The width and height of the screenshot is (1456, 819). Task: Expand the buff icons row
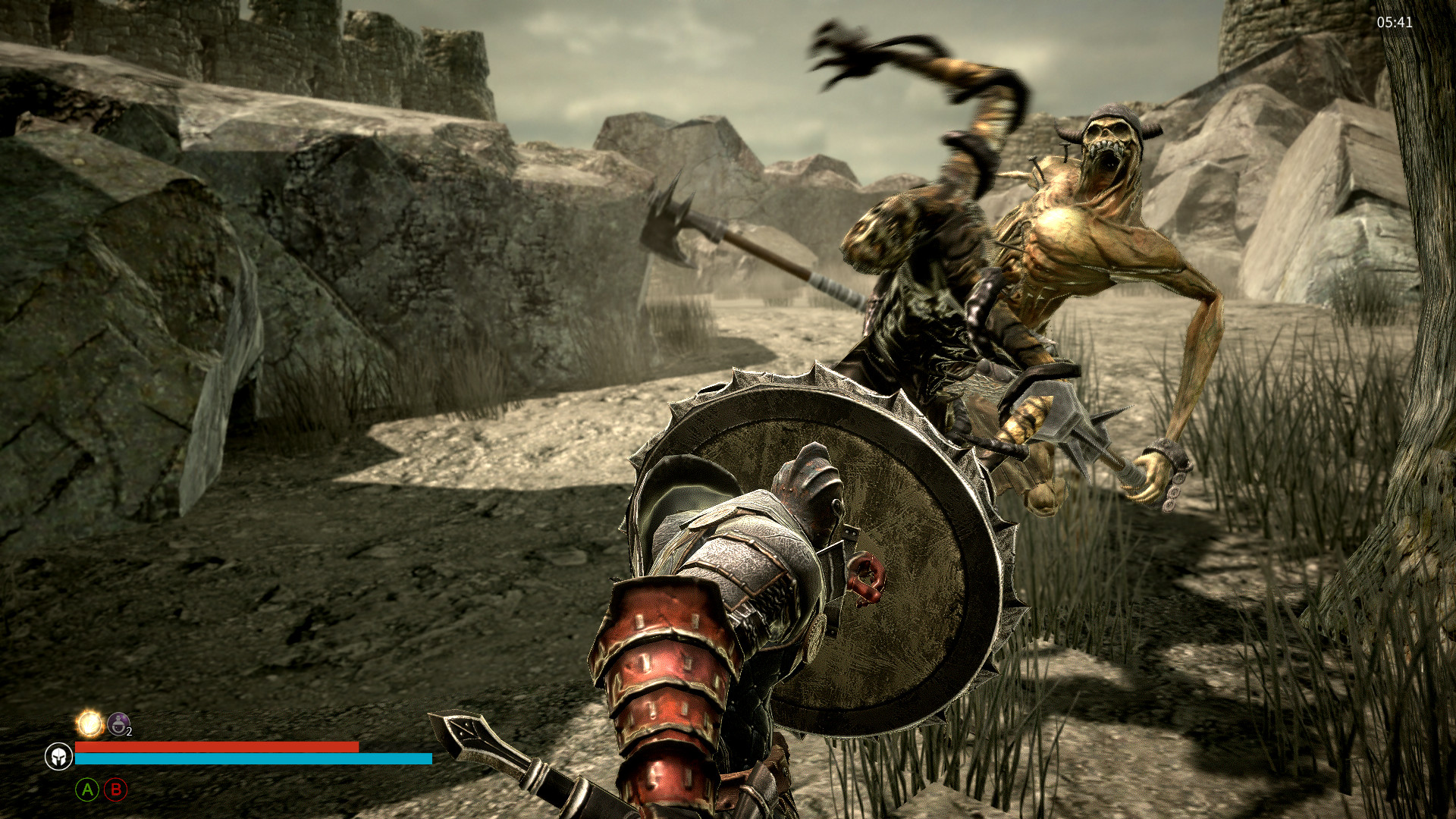[x=105, y=723]
